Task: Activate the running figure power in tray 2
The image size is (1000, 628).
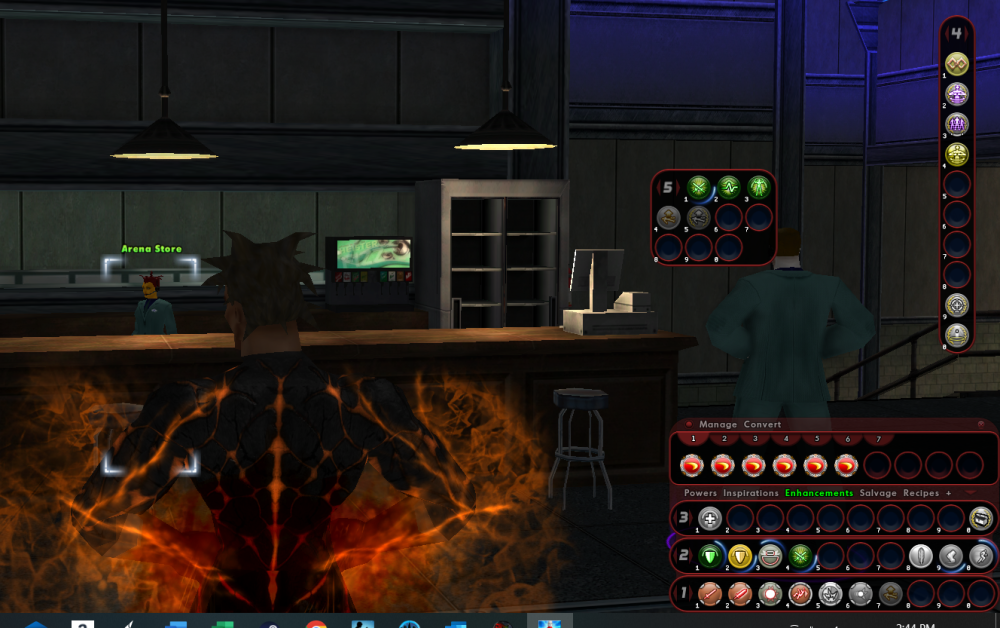Action: tap(981, 556)
